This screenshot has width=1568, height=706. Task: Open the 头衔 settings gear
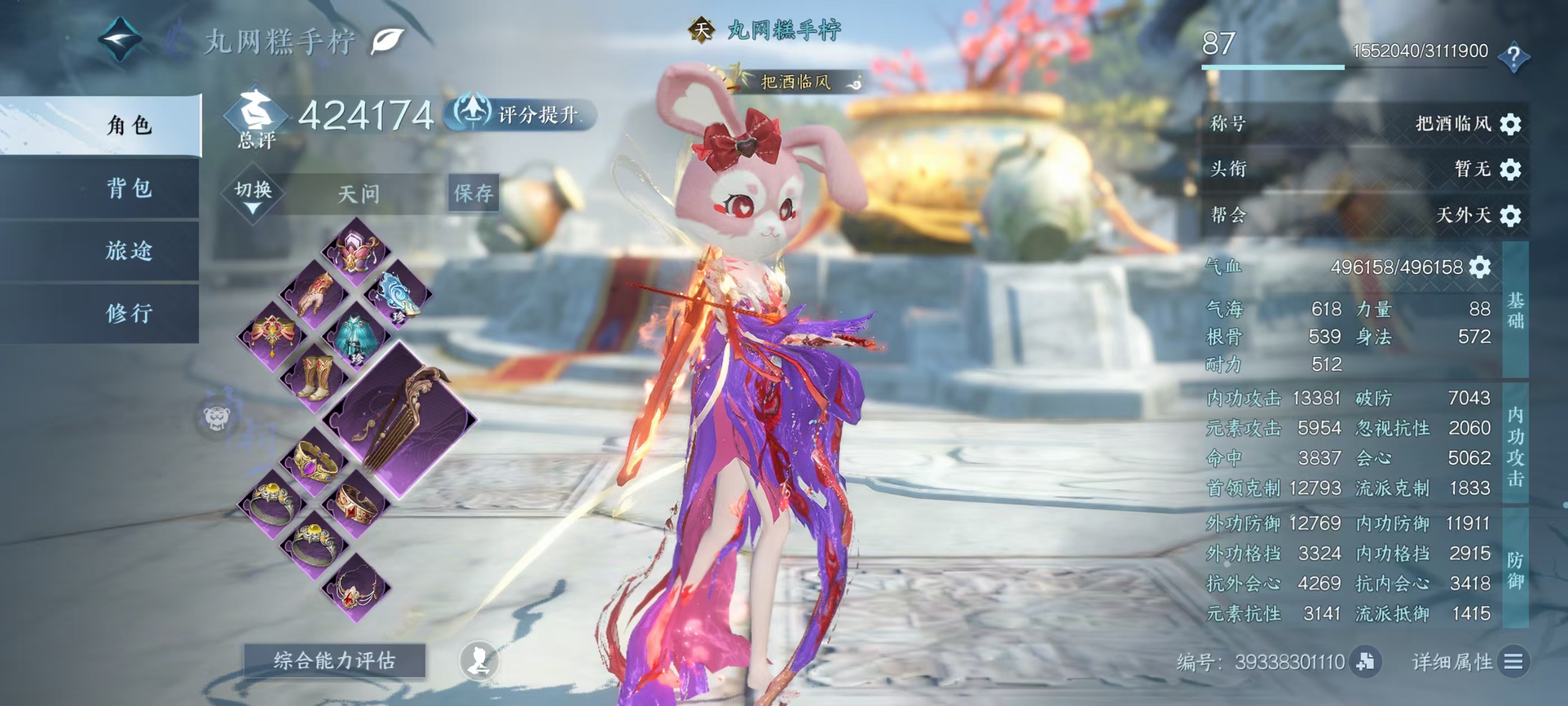tap(1510, 169)
